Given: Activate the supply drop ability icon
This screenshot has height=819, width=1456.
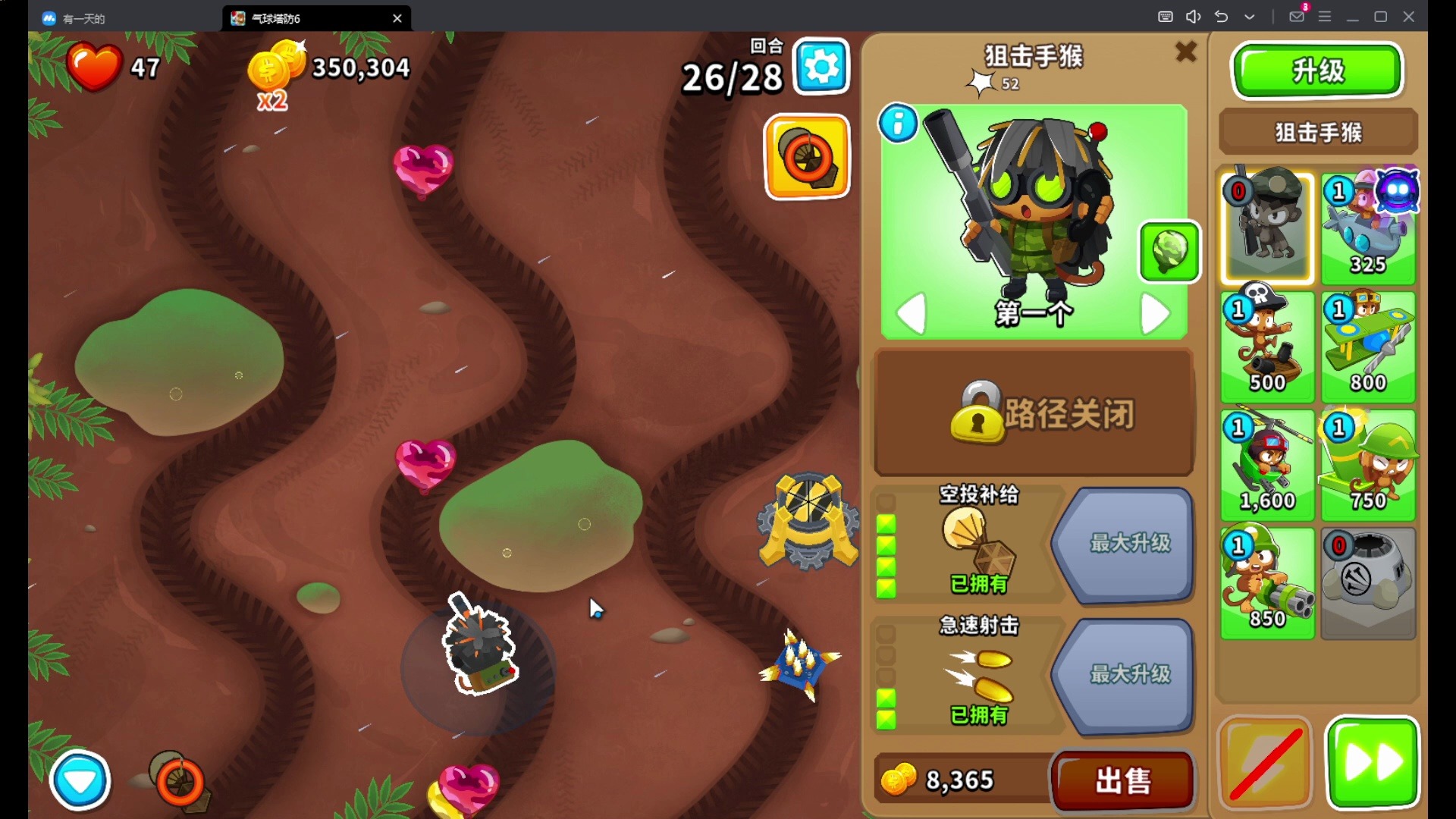Looking at the screenshot, I should tap(807, 157).
